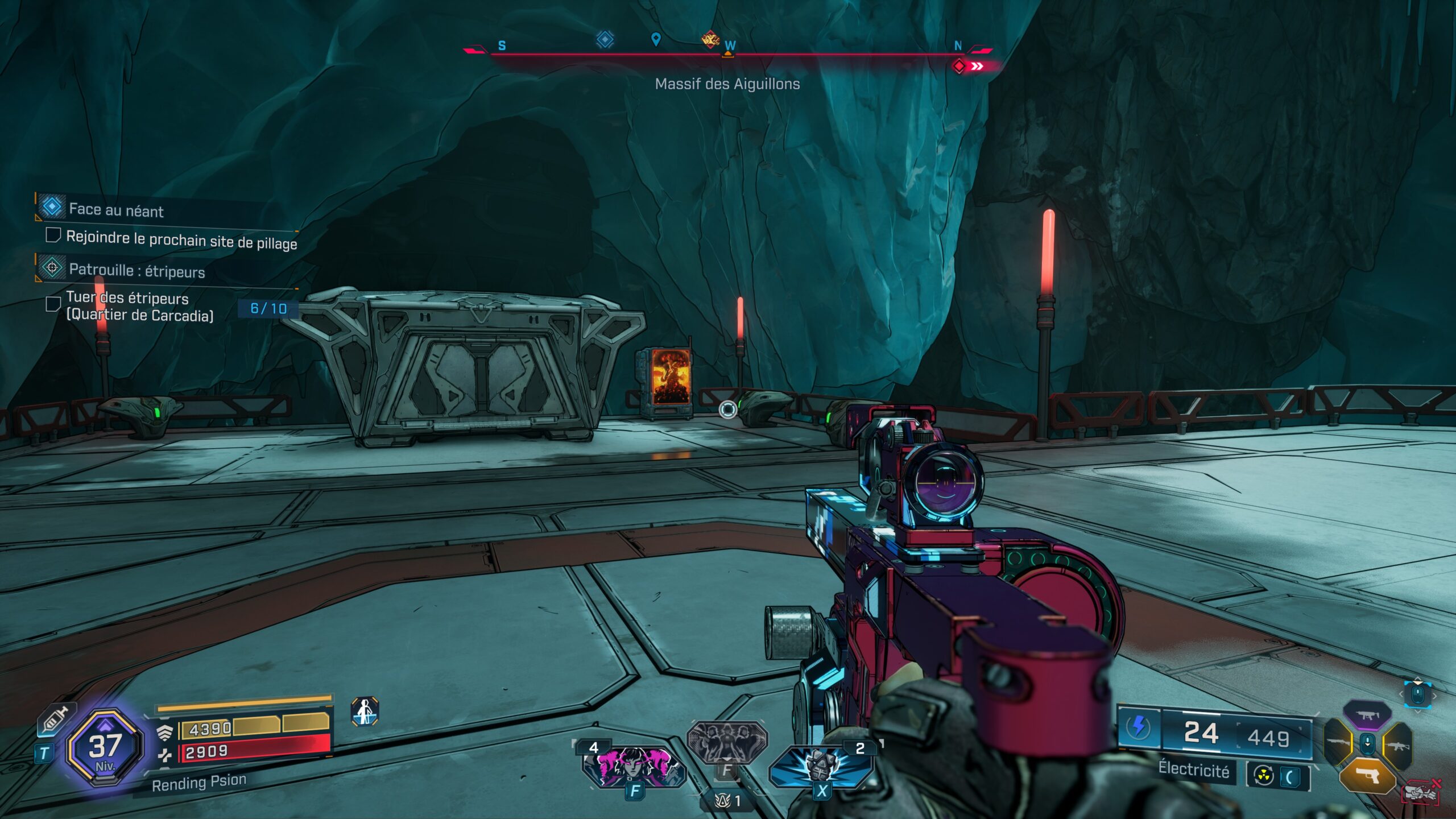Viewport: 1456px width, 819px height.
Task: Toggle the radiation element swap icon
Action: [x=1264, y=776]
